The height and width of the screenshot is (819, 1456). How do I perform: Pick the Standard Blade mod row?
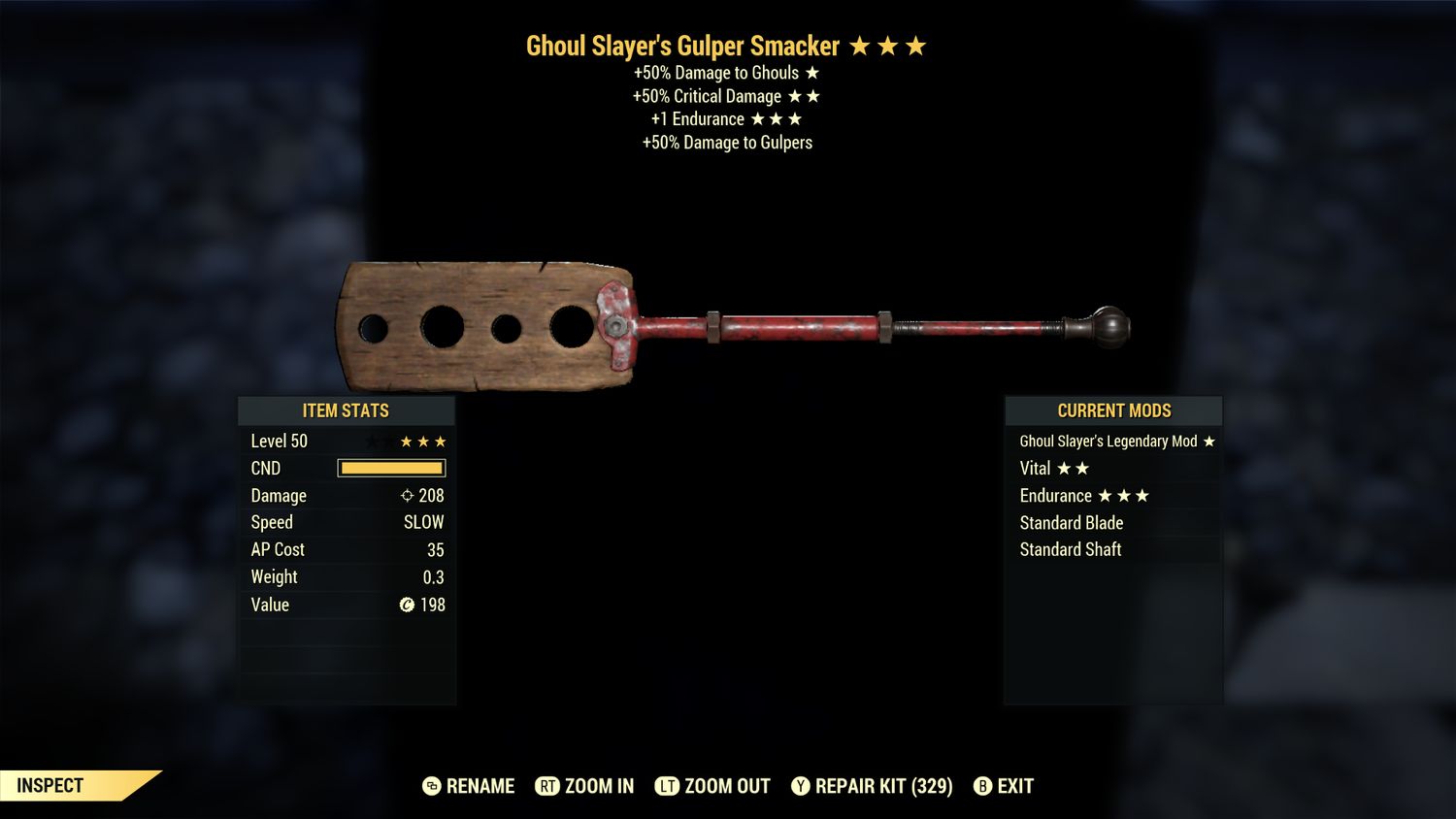[1113, 523]
